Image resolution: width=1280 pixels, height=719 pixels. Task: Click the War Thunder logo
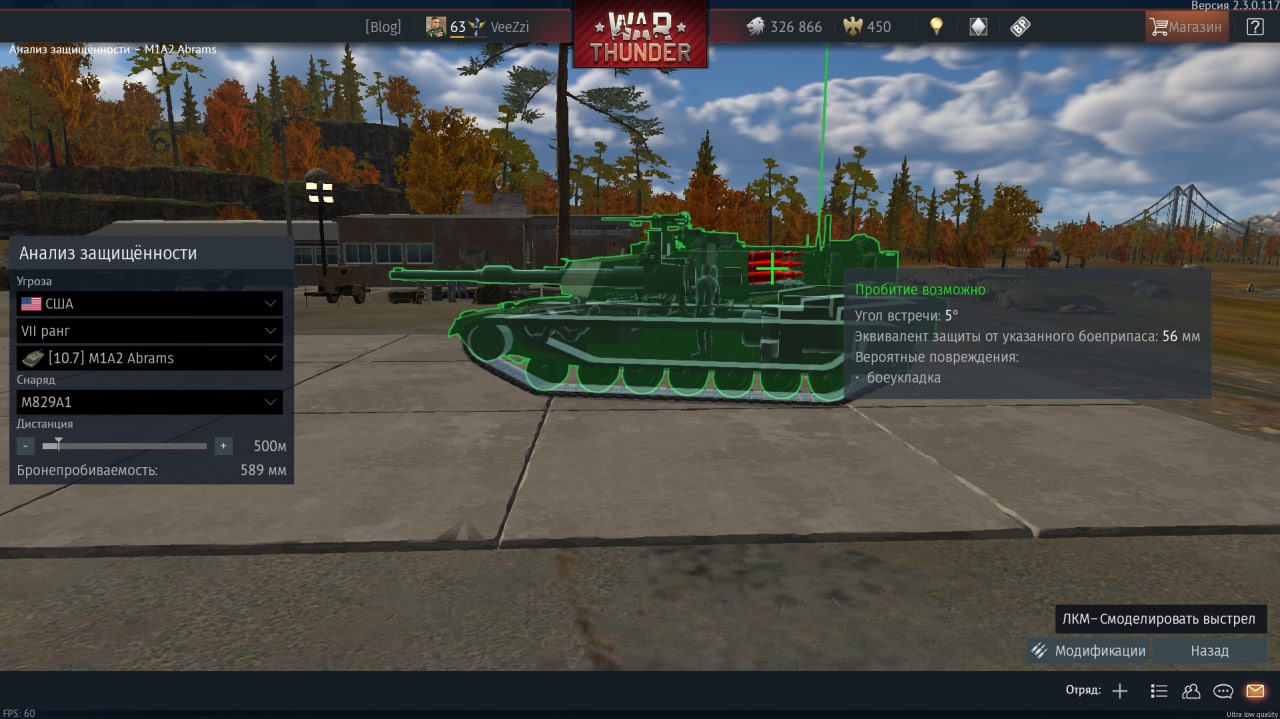coord(640,35)
